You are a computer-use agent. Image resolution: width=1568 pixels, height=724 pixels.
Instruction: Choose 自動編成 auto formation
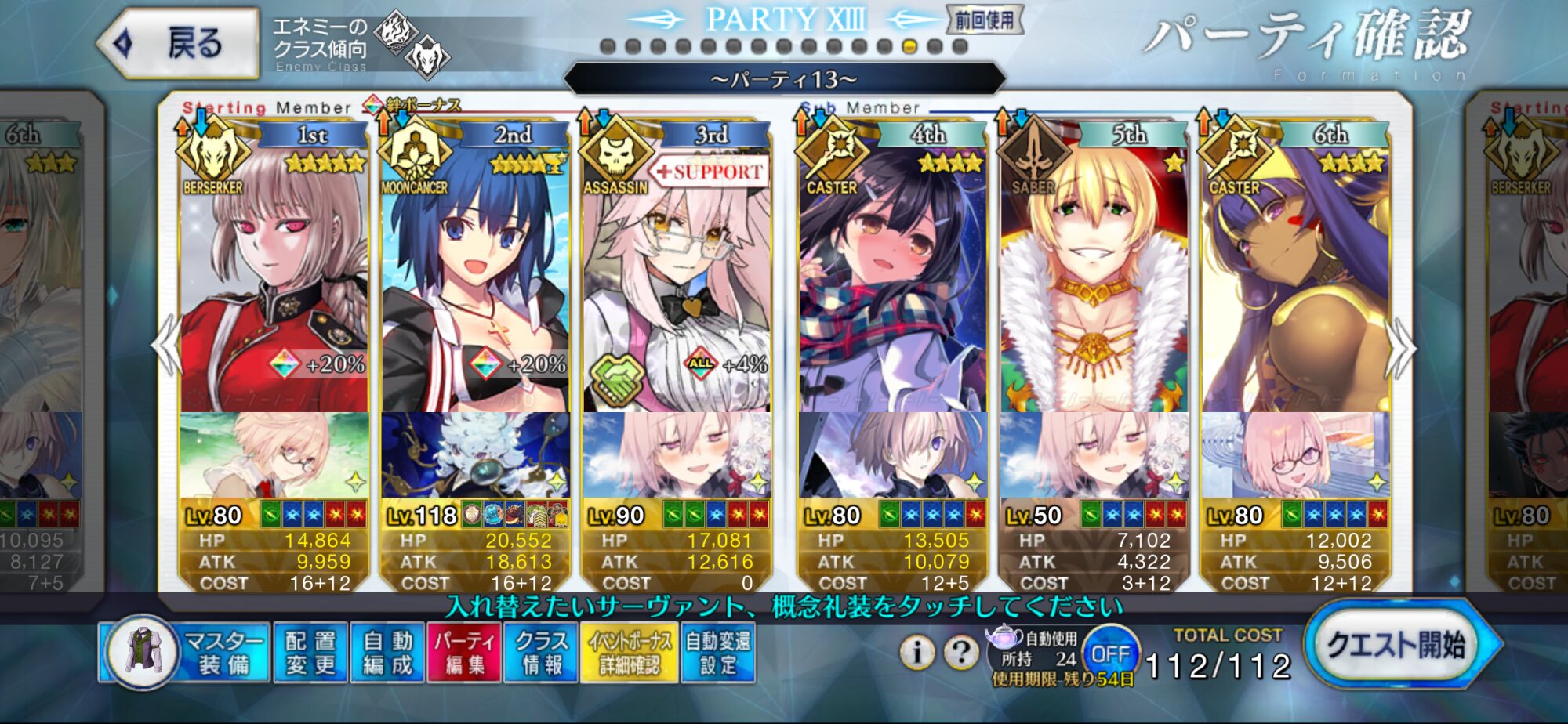pyautogui.click(x=387, y=653)
